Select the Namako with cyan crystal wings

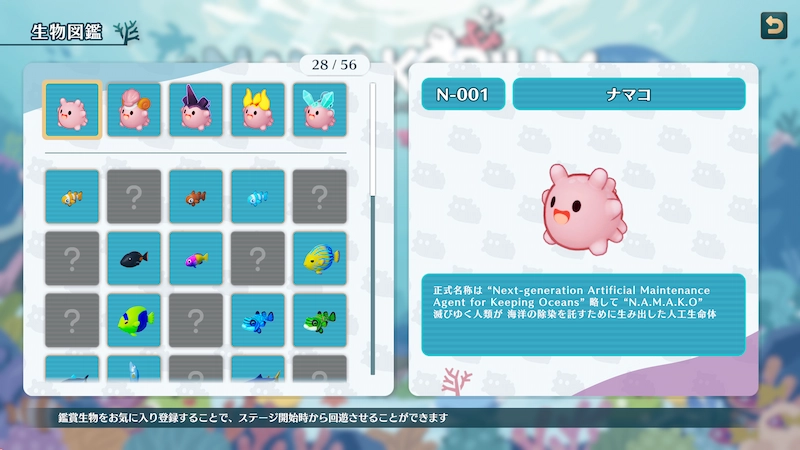[320, 110]
